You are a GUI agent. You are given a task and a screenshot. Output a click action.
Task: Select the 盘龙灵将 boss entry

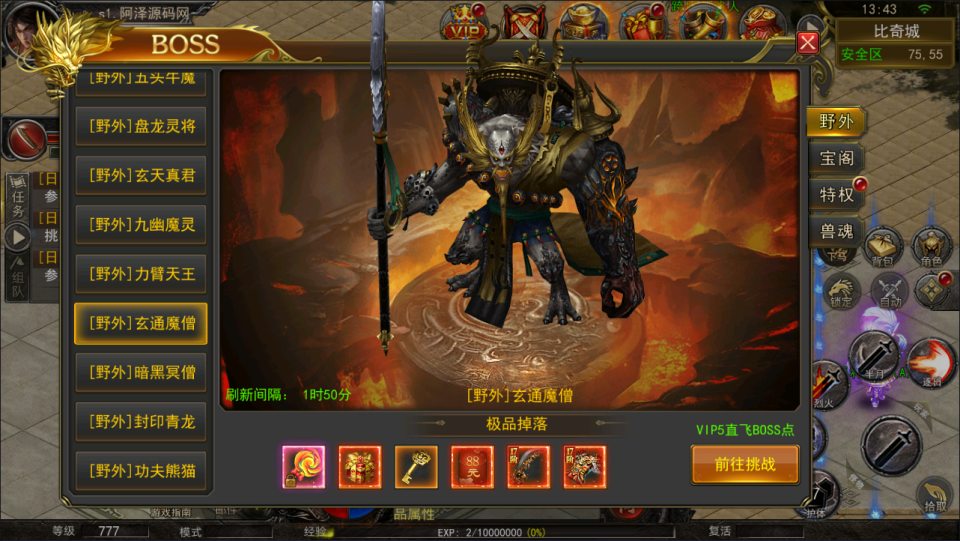141,126
